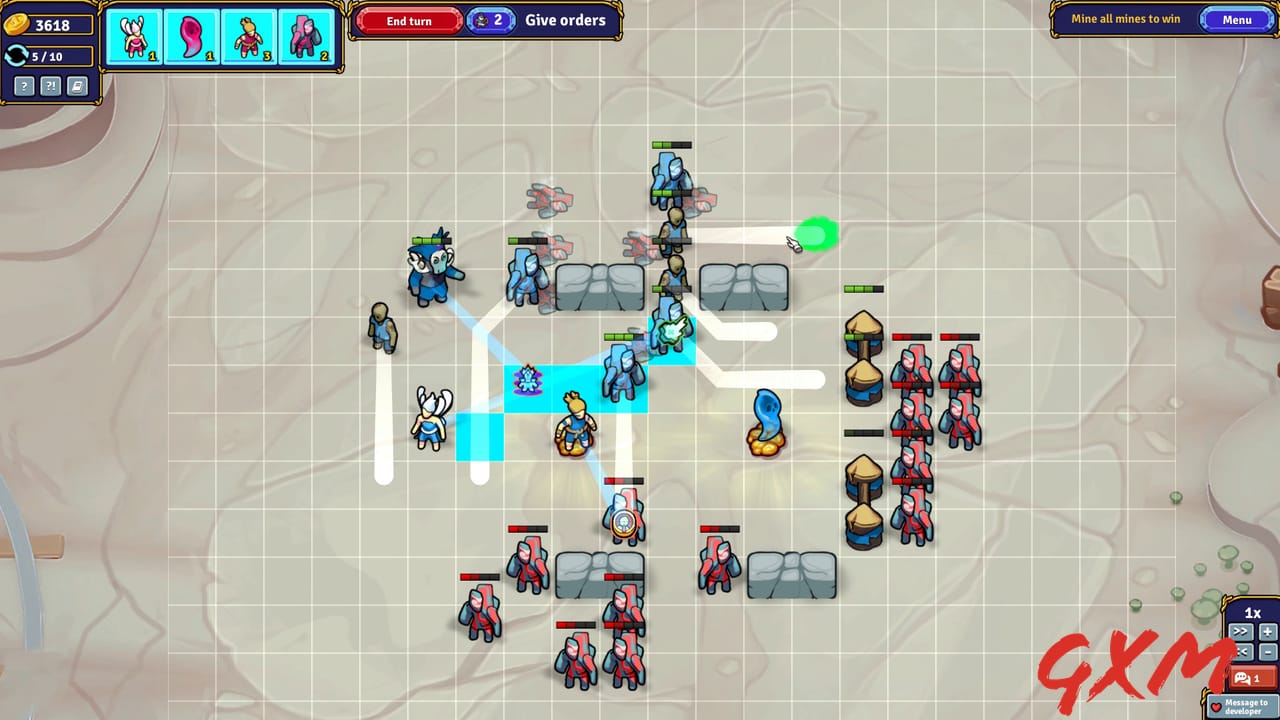This screenshot has width=1280, height=720.
Task: Select the pink tail creature card
Action: pos(193,37)
